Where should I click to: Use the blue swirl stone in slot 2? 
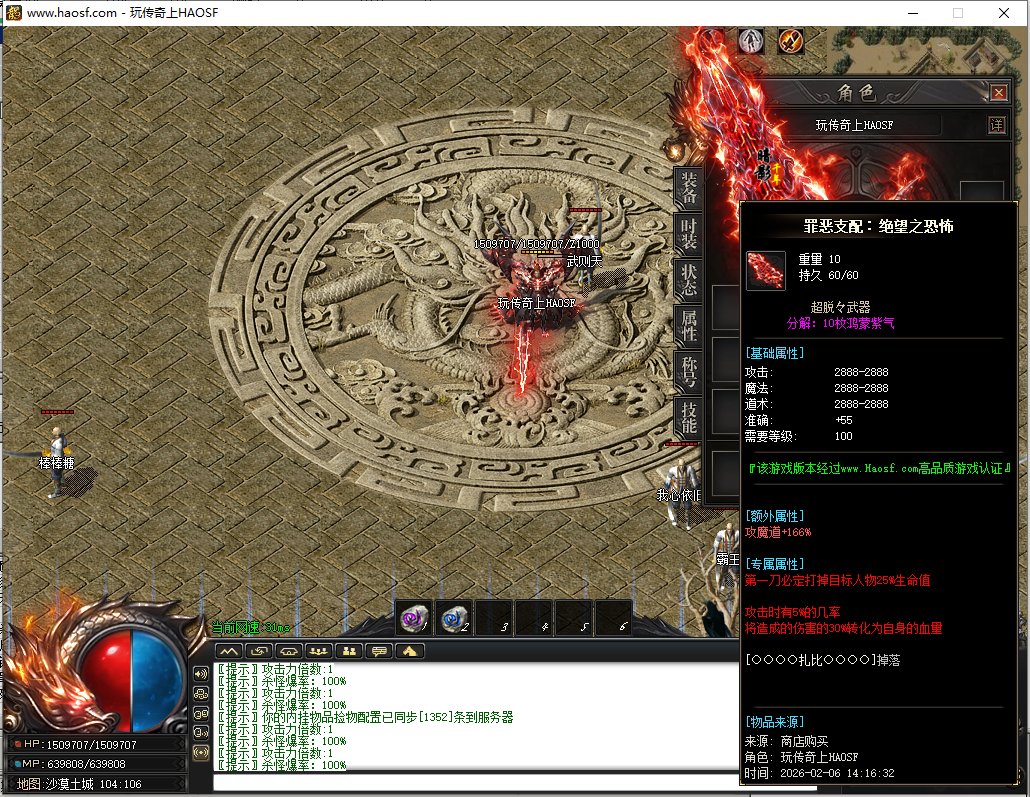coord(454,619)
